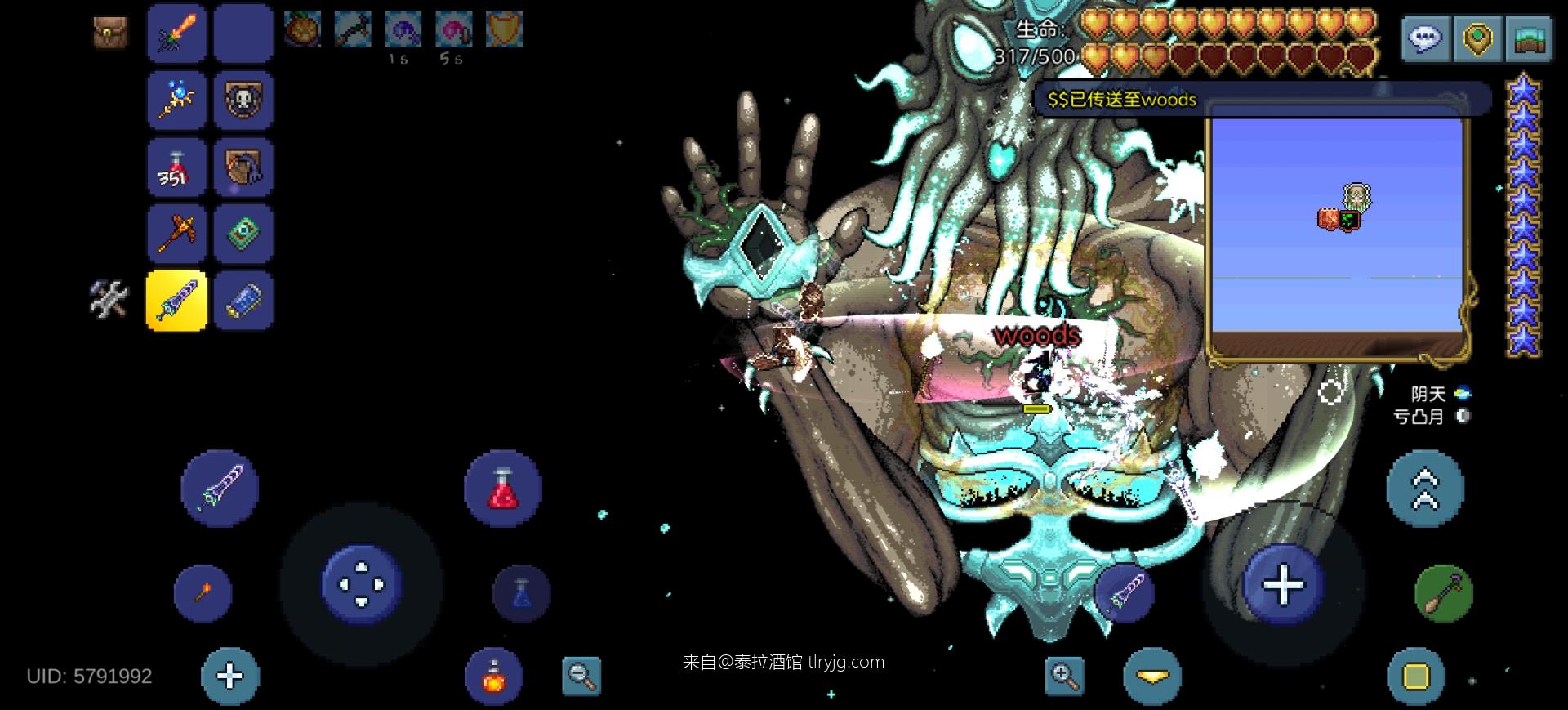Tap the yellow map pin button
This screenshot has height=710, width=1568.
[1477, 38]
